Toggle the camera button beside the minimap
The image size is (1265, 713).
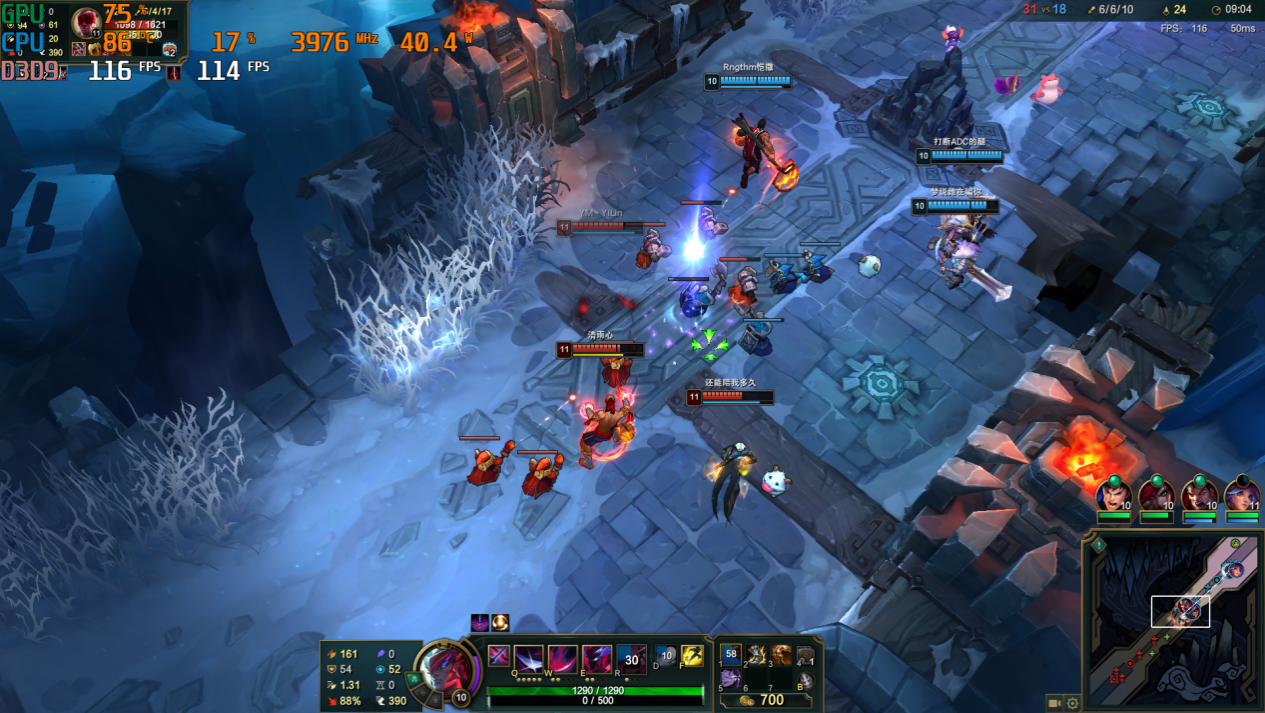coord(1054,703)
